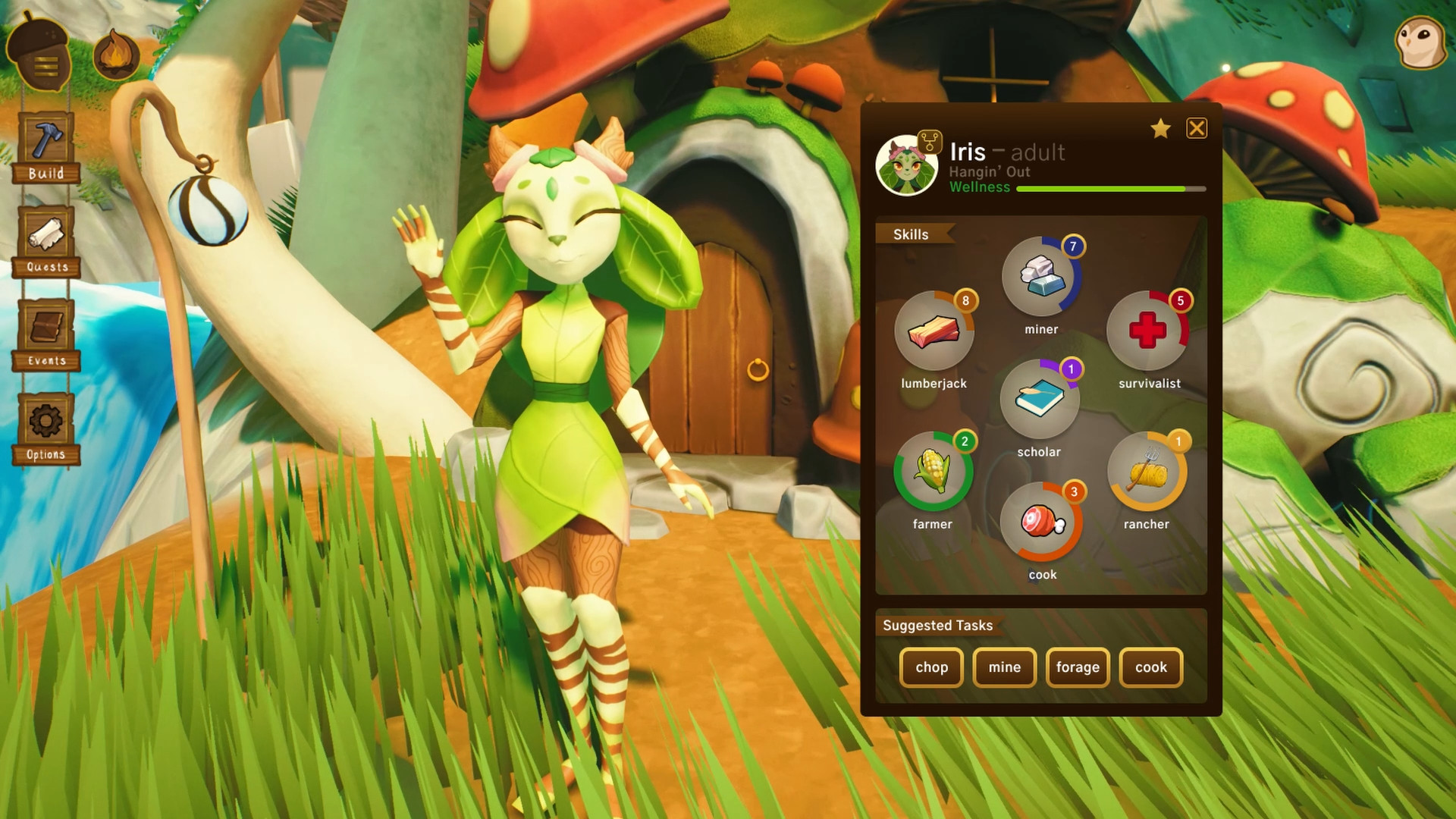This screenshot has width=1456, height=819.
Task: Click the campfire icon near the acorn
Action: click(x=112, y=49)
